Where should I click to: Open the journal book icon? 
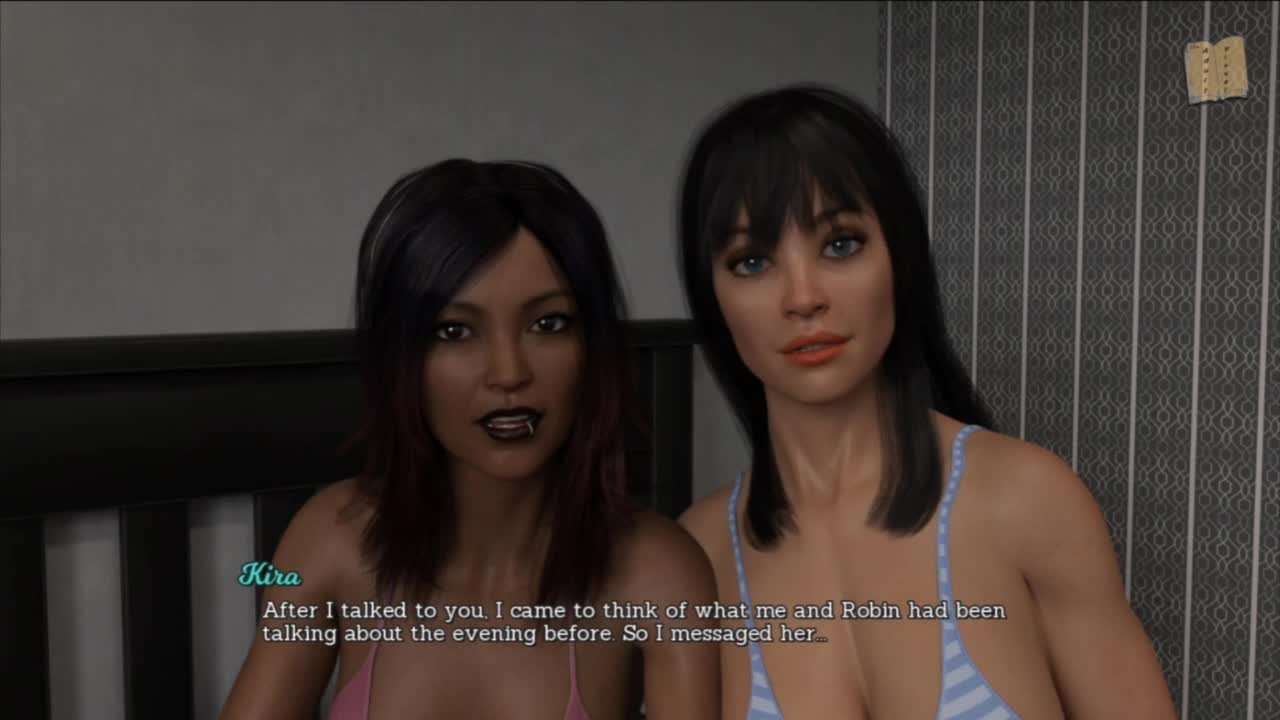tap(1215, 69)
